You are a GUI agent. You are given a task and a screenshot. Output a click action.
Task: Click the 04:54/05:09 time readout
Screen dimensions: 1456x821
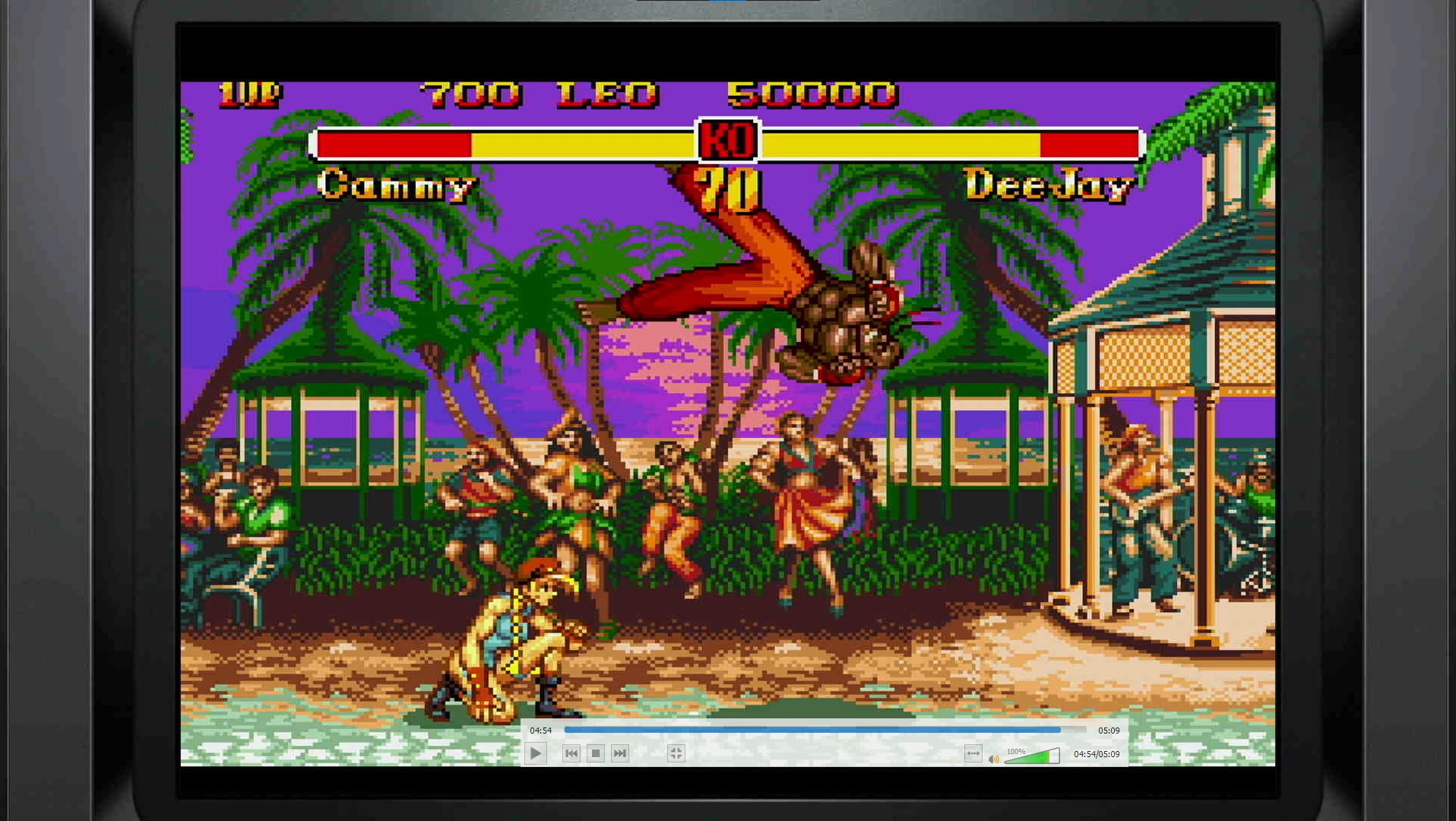coord(1095,754)
